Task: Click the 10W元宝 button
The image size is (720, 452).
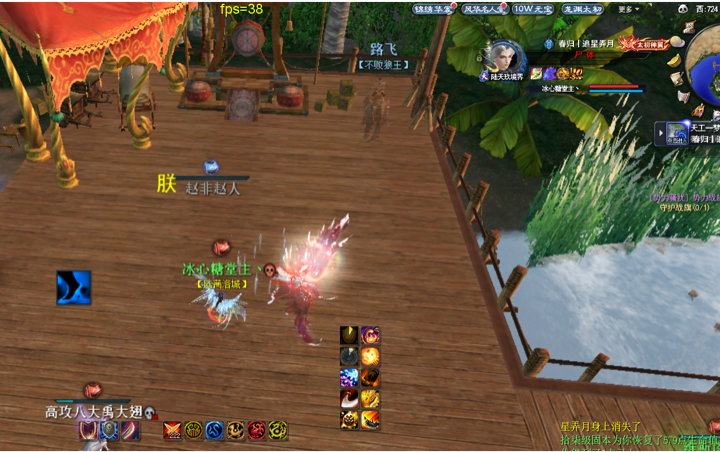Action: (x=536, y=8)
